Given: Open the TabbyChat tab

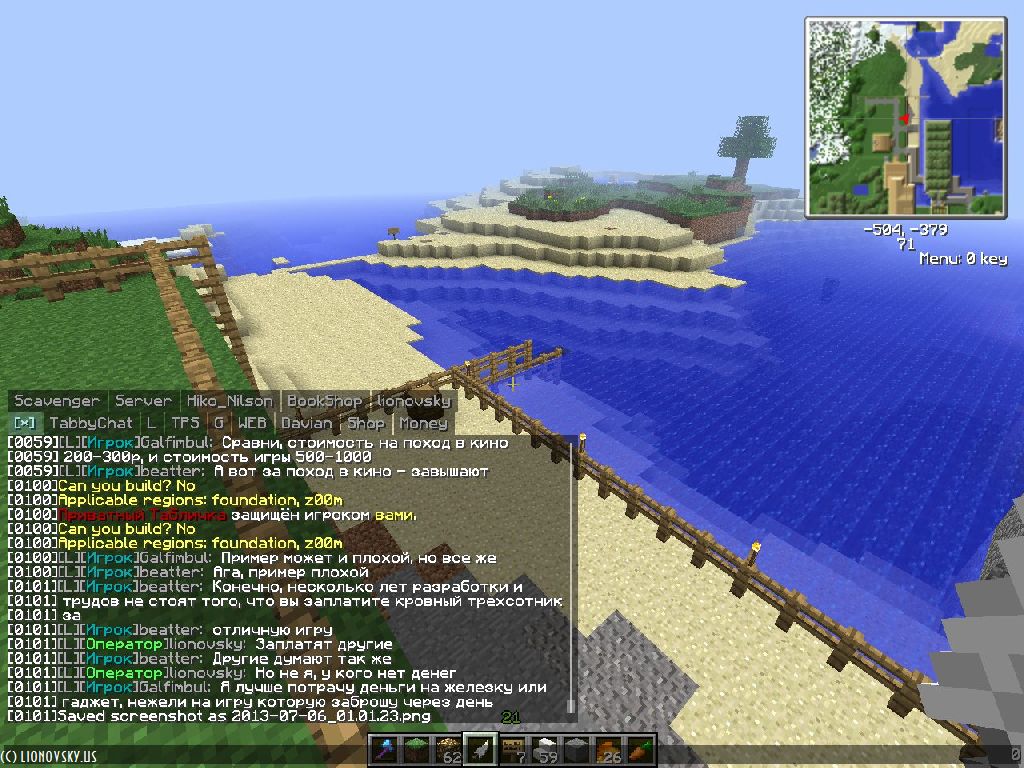Looking at the screenshot, I should tap(91, 423).
